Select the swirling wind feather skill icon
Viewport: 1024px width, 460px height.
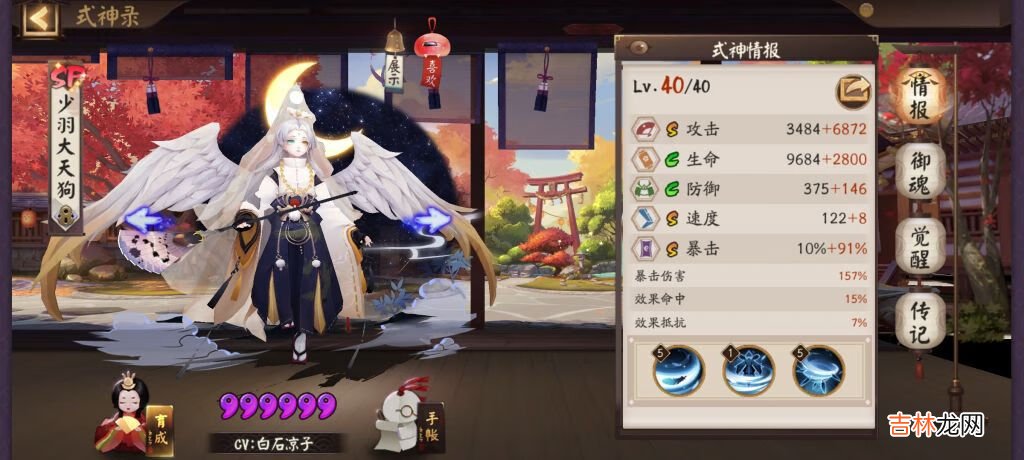(x=679, y=370)
